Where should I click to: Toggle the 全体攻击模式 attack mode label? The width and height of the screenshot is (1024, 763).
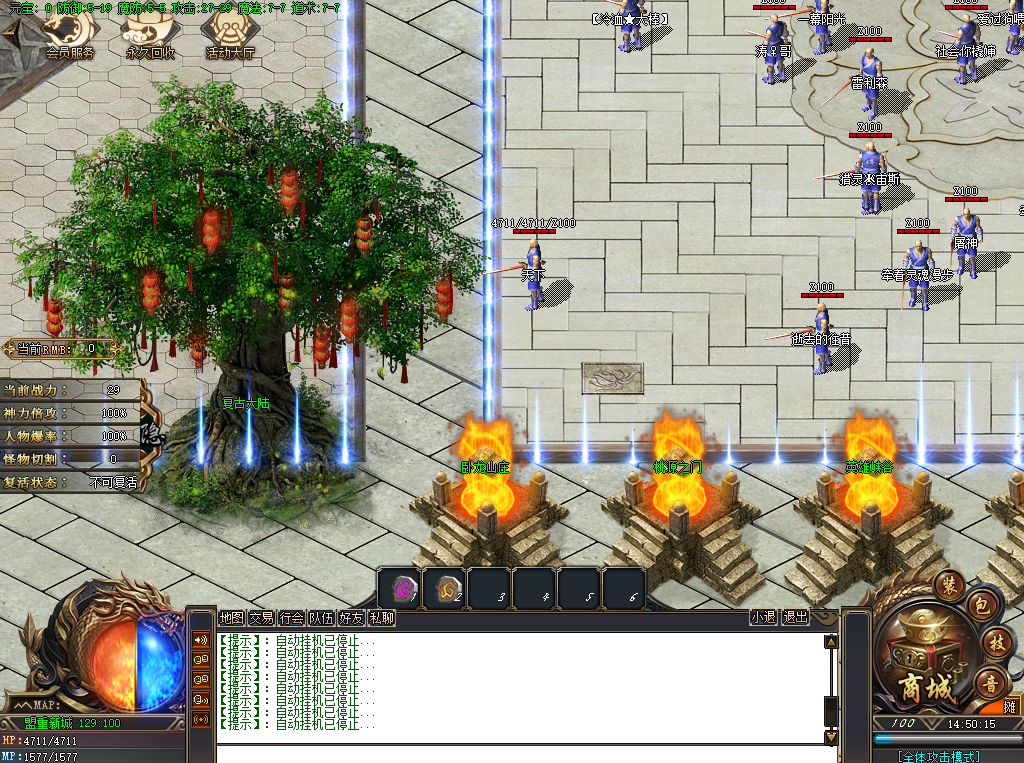[938, 756]
